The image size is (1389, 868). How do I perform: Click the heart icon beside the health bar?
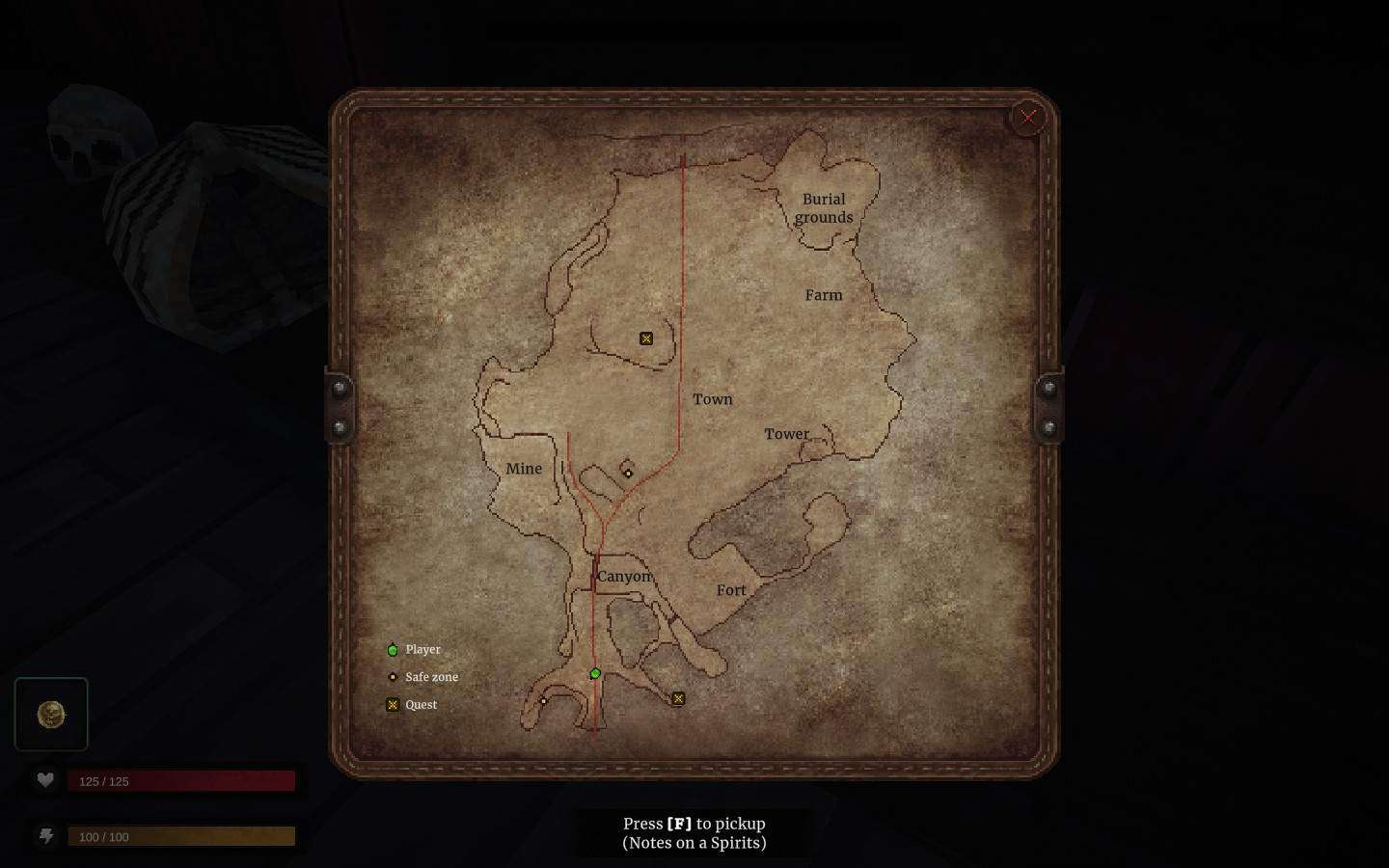(46, 779)
